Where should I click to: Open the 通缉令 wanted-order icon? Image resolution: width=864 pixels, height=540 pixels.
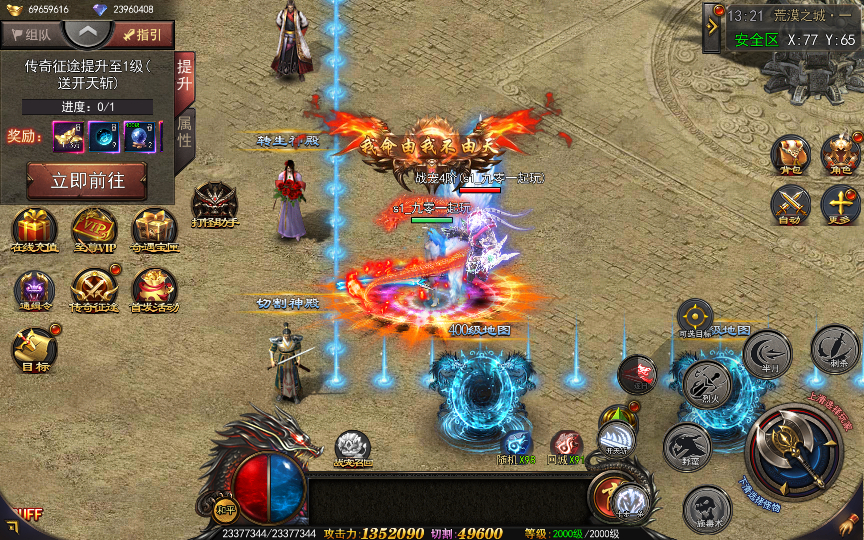tap(35, 290)
